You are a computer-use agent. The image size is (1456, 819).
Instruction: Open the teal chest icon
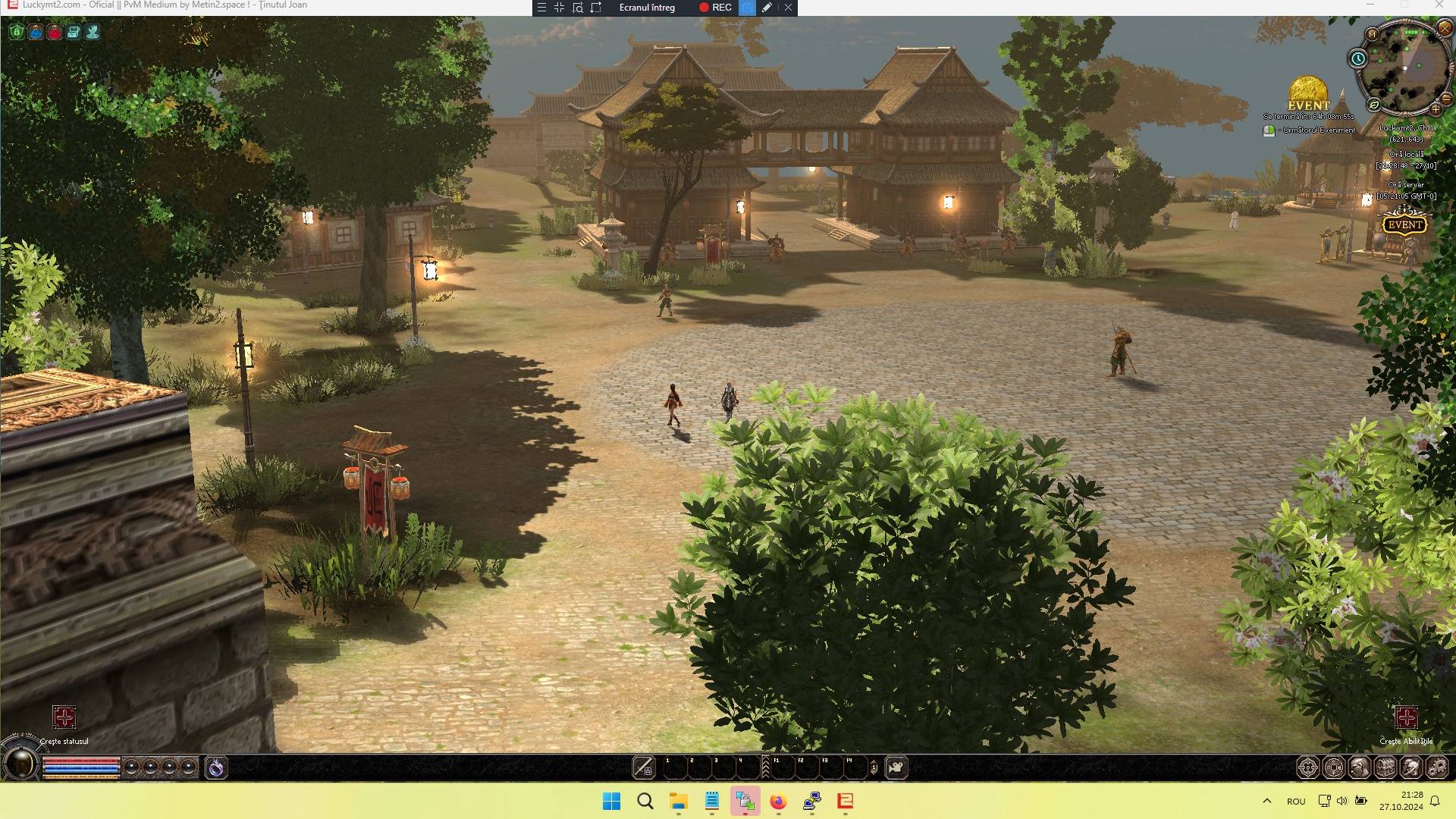pyautogui.click(x=74, y=33)
